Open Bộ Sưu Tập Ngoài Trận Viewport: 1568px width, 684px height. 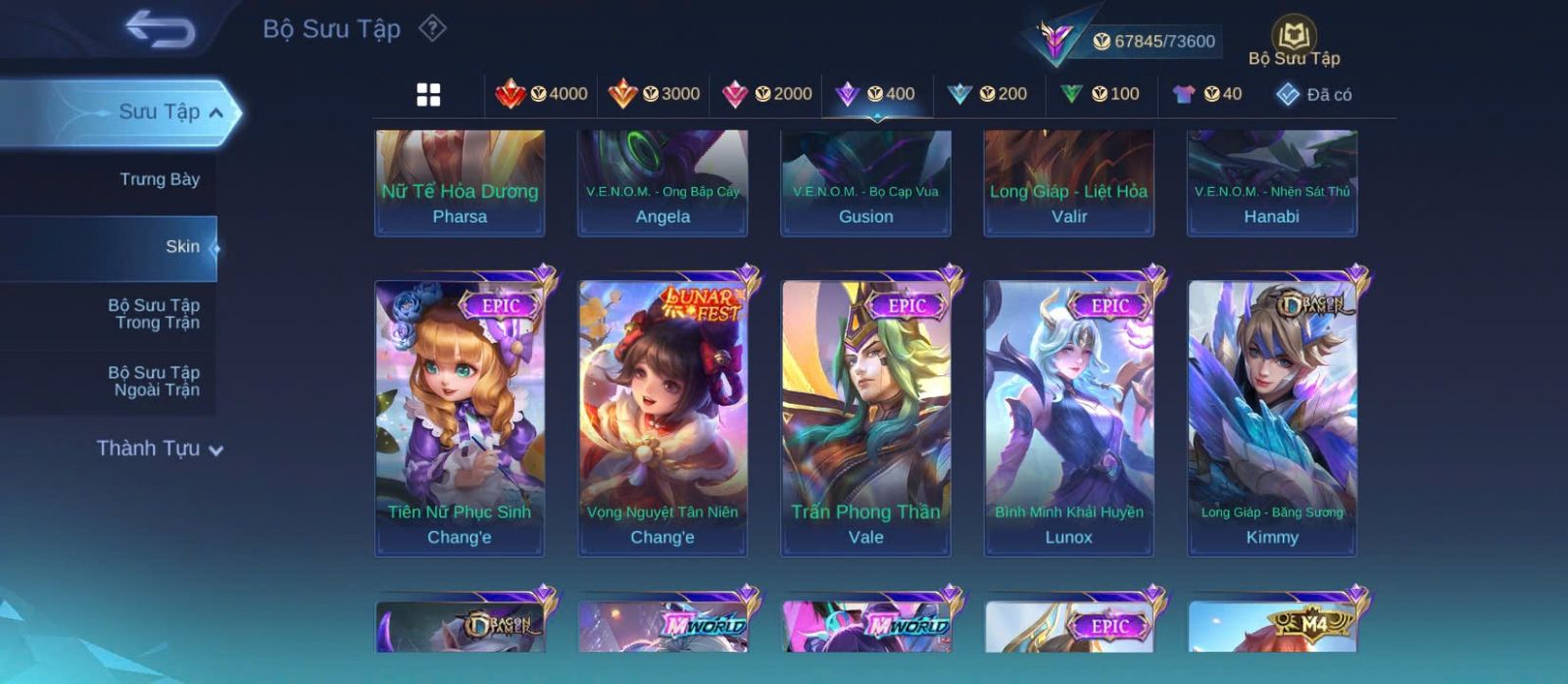click(x=154, y=381)
